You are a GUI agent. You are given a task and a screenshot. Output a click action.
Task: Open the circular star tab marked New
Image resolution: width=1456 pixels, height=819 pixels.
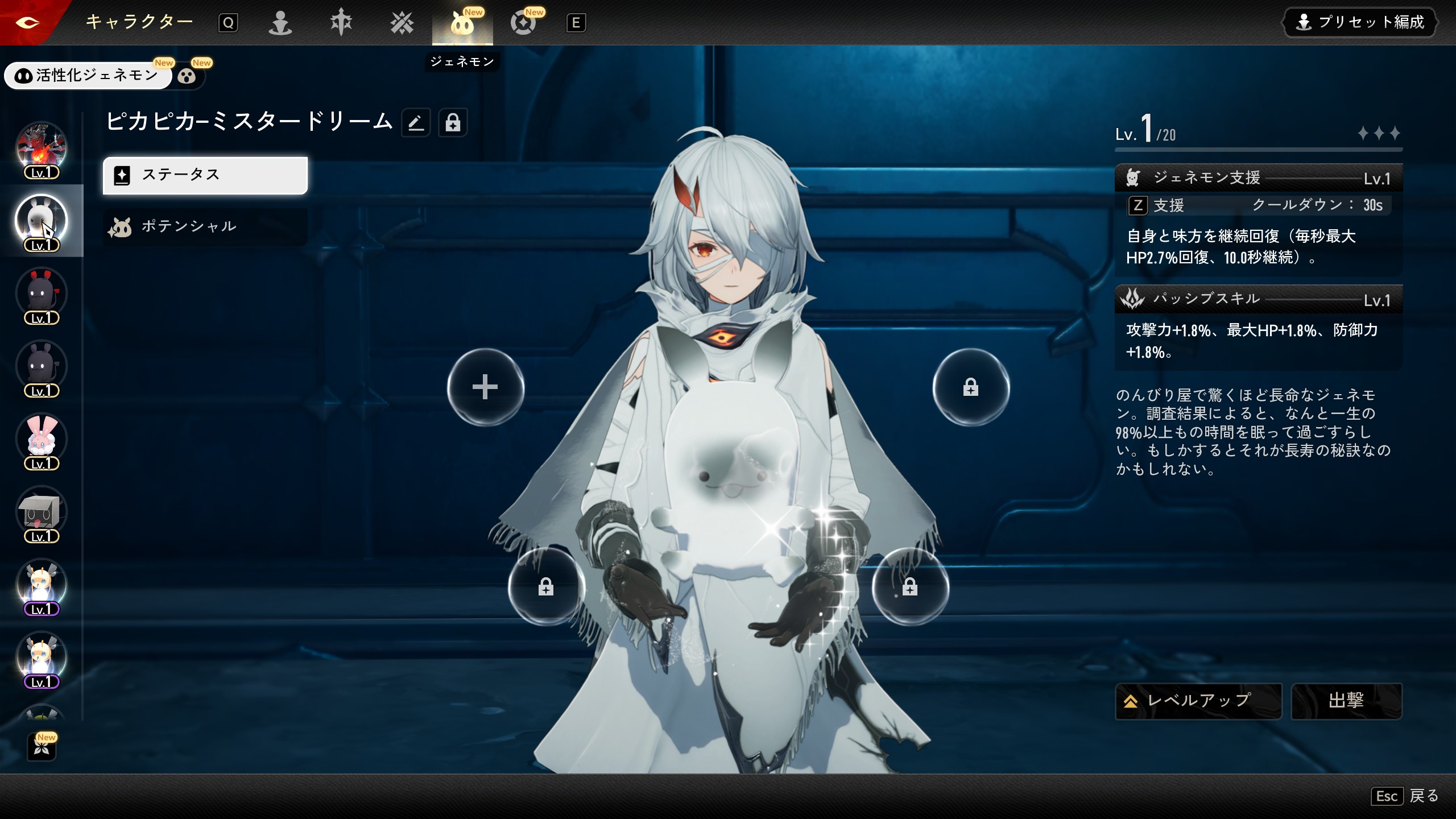[523, 23]
